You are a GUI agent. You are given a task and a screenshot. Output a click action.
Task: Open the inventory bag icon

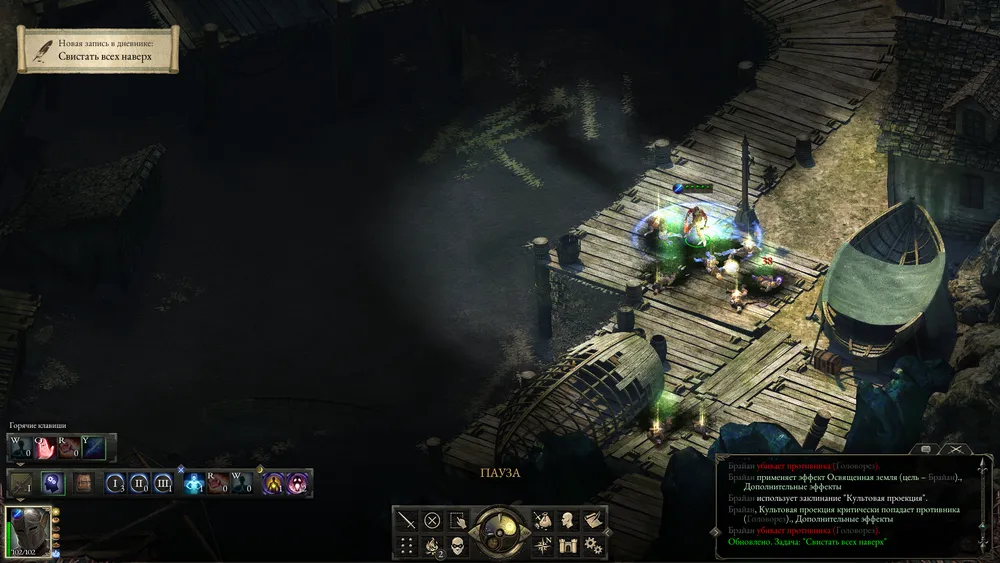tap(542, 520)
